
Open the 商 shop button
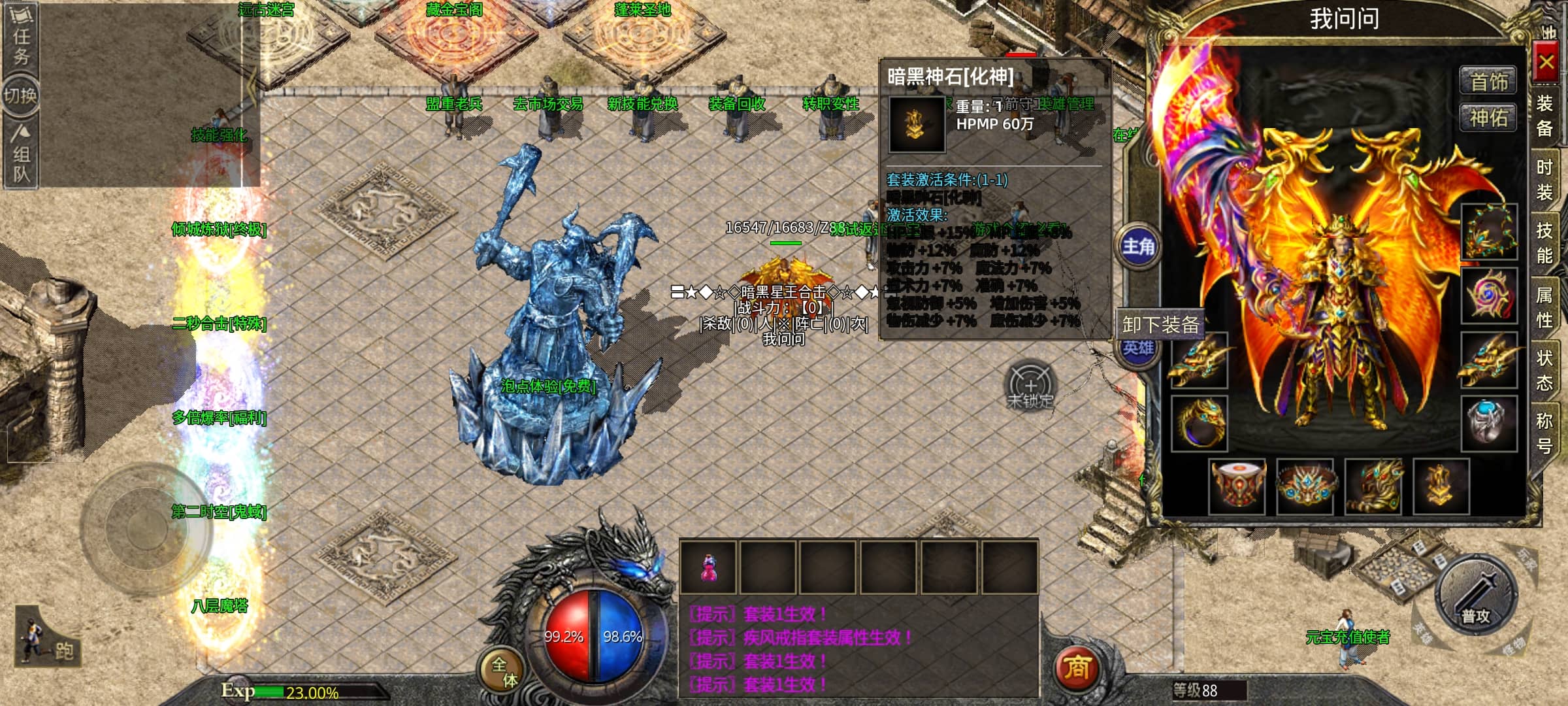[x=1077, y=668]
